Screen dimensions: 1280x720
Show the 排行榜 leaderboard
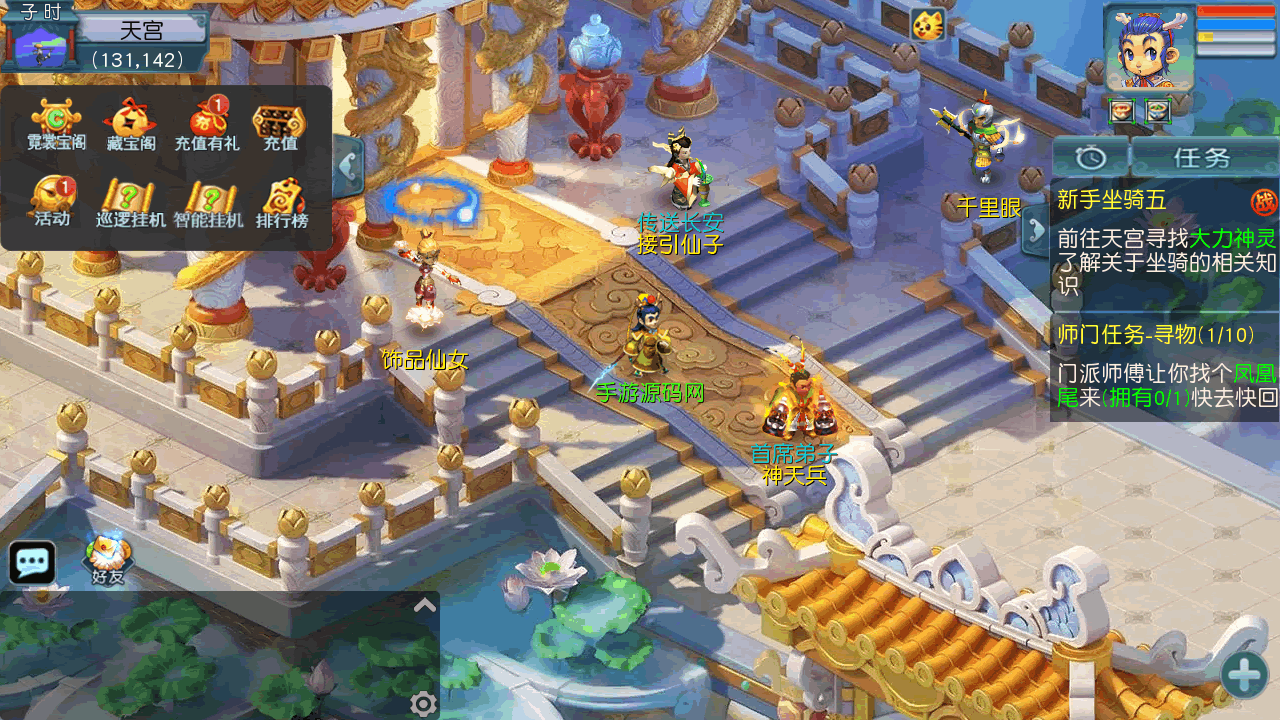coord(282,202)
